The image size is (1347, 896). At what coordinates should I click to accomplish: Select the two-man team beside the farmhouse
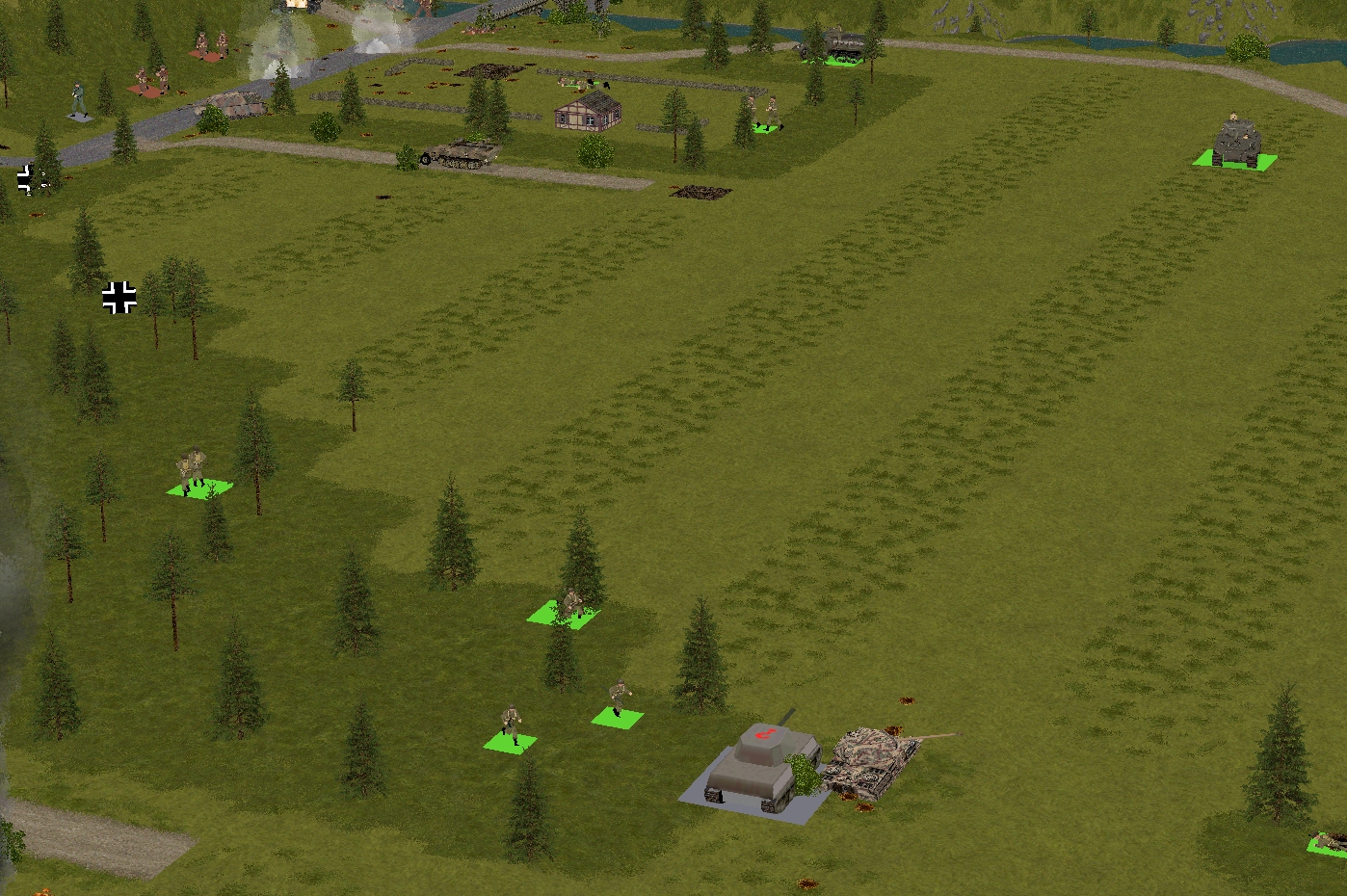766,114
